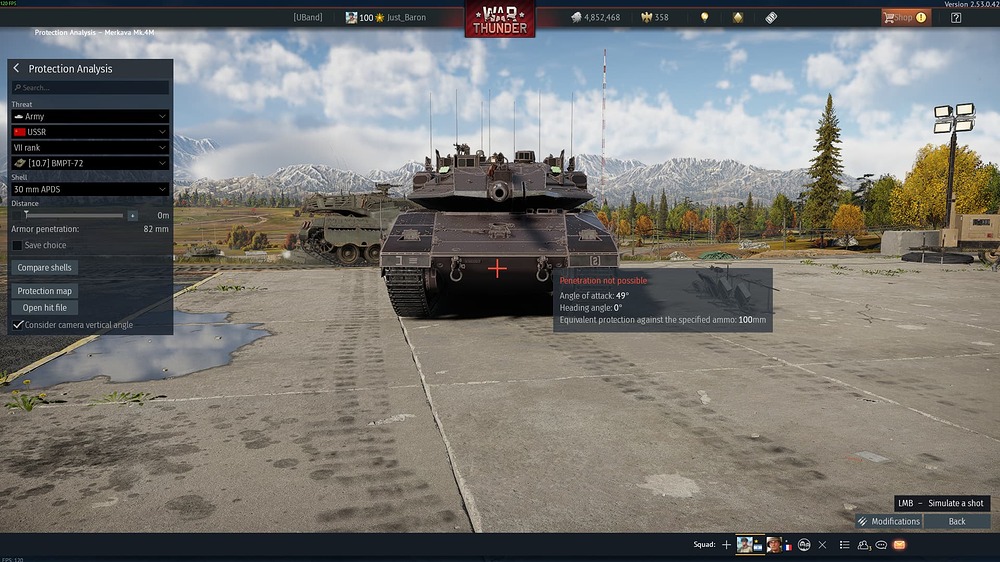Screen dimensions: 1000x562
Task: Open the USSR nation dropdown
Action: point(90,132)
